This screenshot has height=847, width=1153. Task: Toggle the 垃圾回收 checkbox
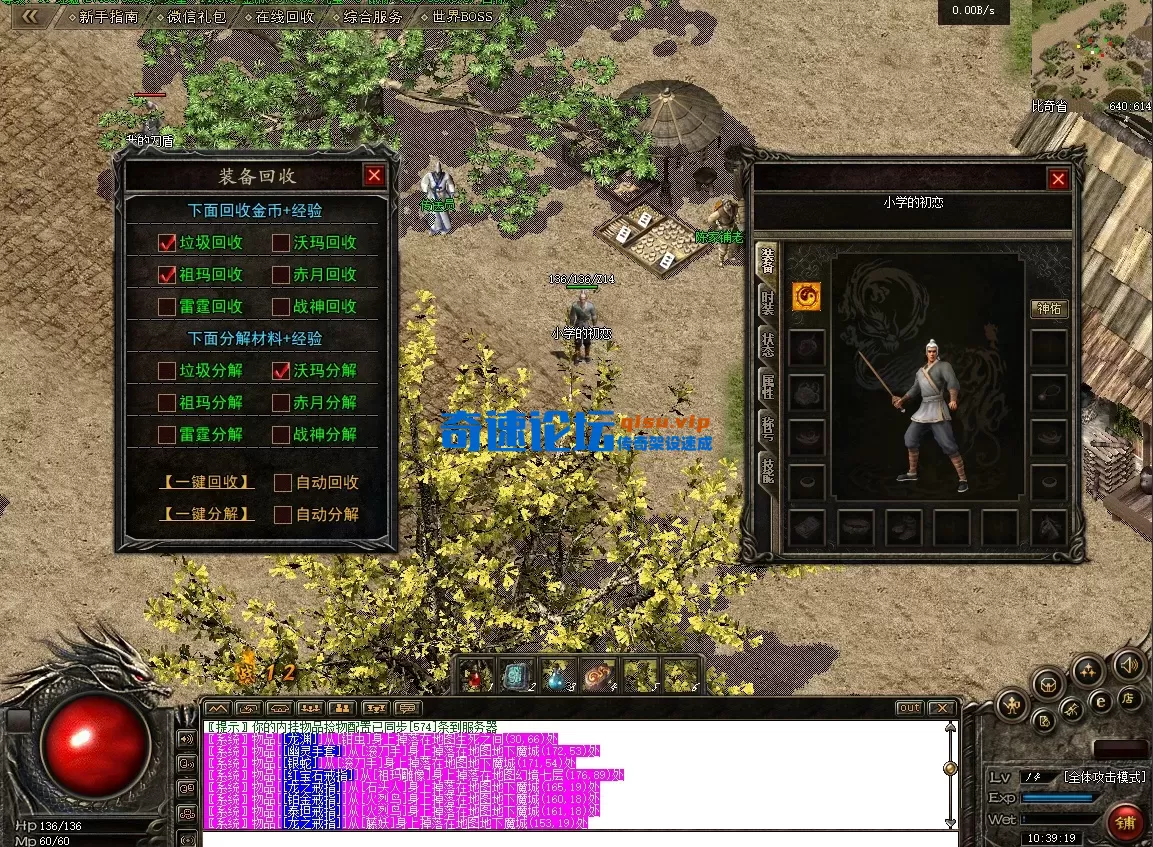[x=167, y=243]
